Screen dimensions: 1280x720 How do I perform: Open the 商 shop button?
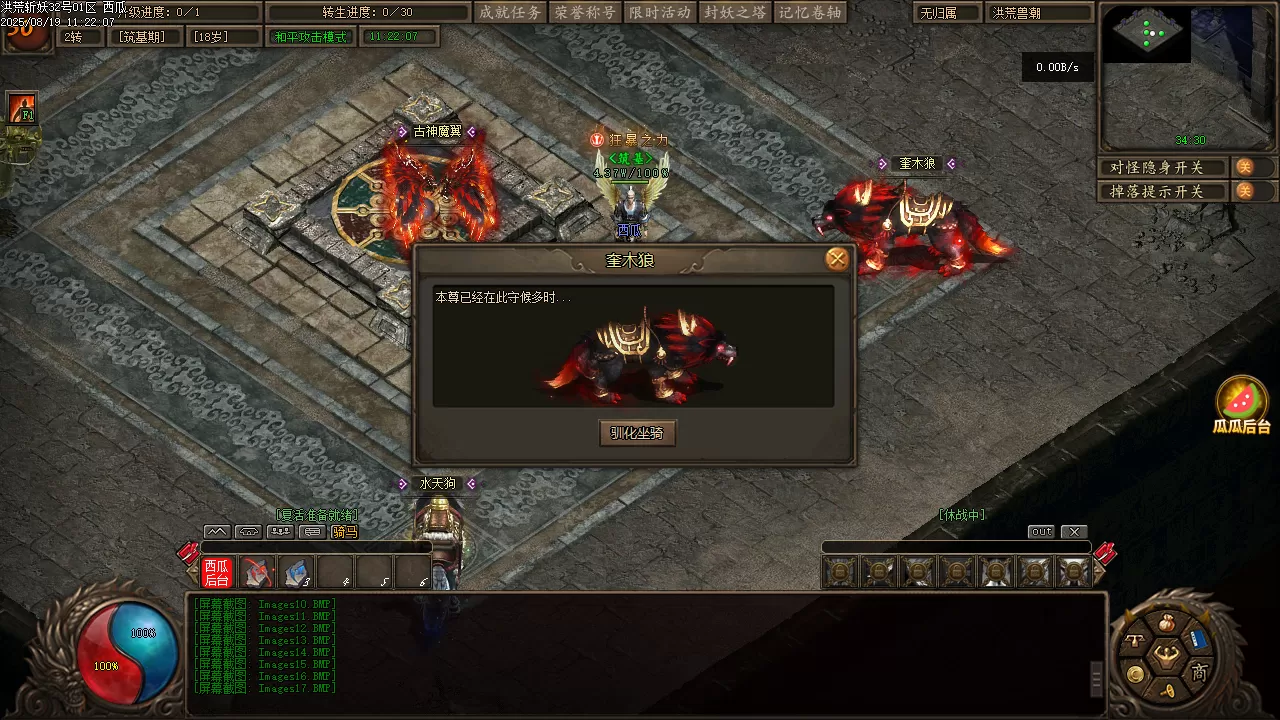click(1199, 672)
